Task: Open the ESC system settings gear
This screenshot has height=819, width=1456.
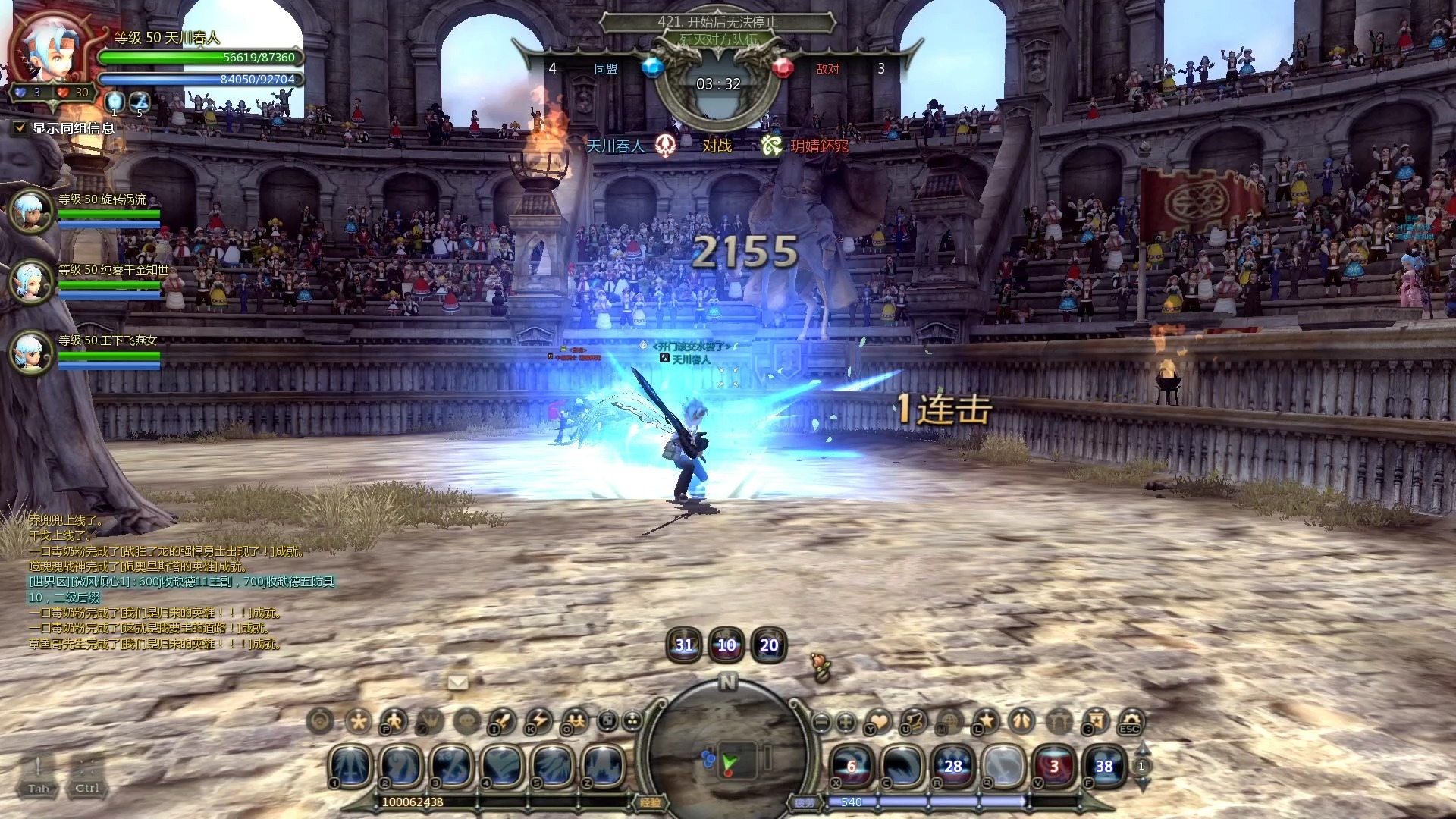Action: pos(1131,720)
